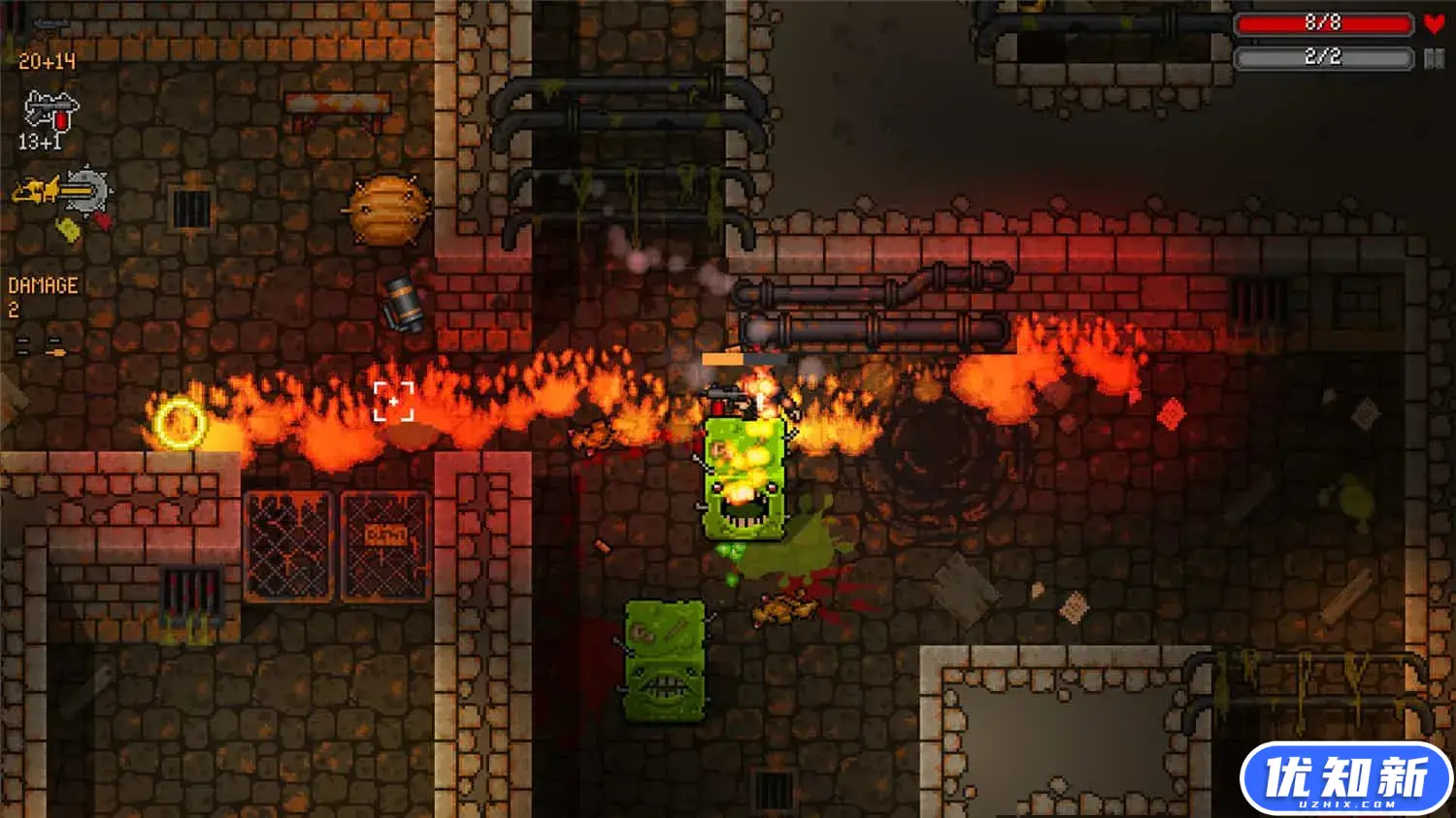Viewport: 1456px width, 818px height.
Task: Click the red heart health icon
Action: [x=1434, y=23]
